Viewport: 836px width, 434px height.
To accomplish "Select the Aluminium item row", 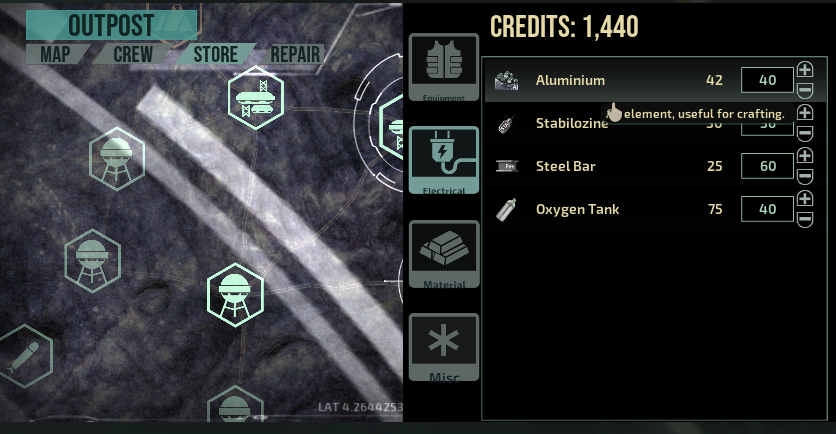I will (600, 80).
